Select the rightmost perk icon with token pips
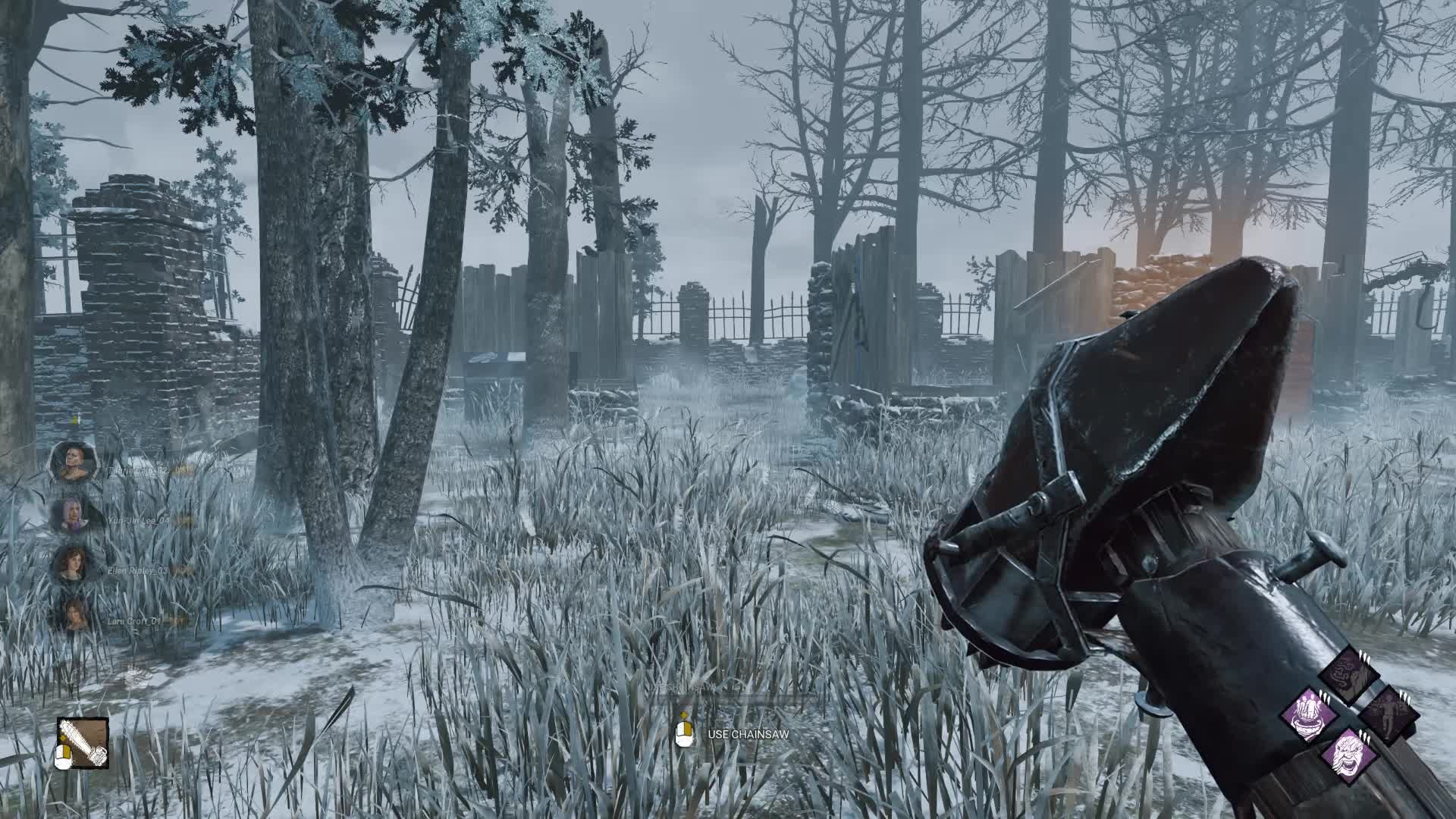This screenshot has height=819, width=1456. pos(1388,716)
